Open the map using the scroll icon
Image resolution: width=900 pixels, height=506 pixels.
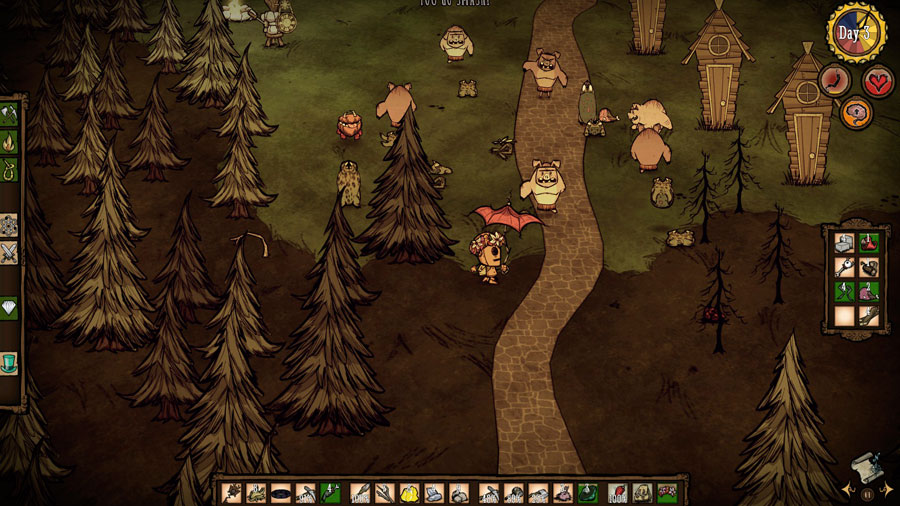click(863, 468)
